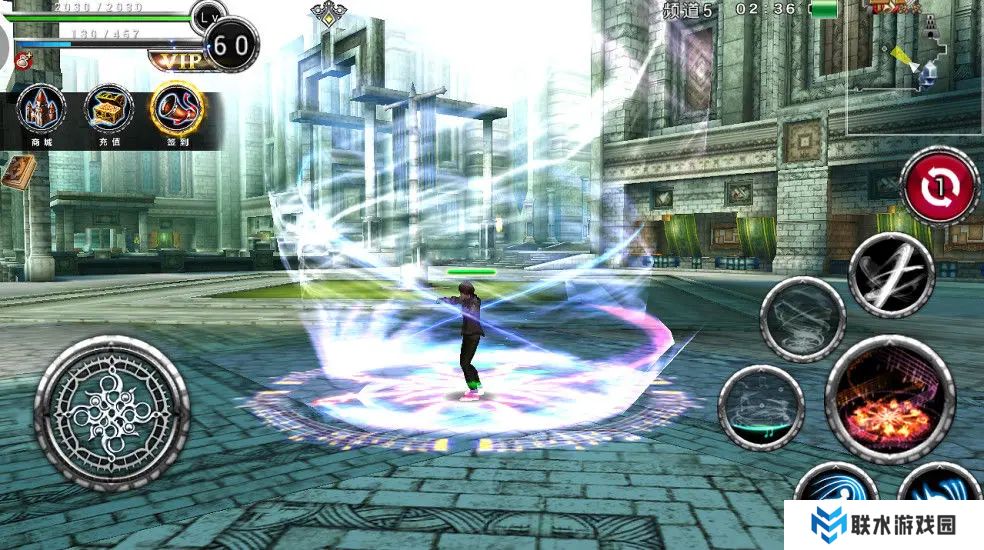Tap the red skill-set swap button
This screenshot has height=550, width=984.
939,186
